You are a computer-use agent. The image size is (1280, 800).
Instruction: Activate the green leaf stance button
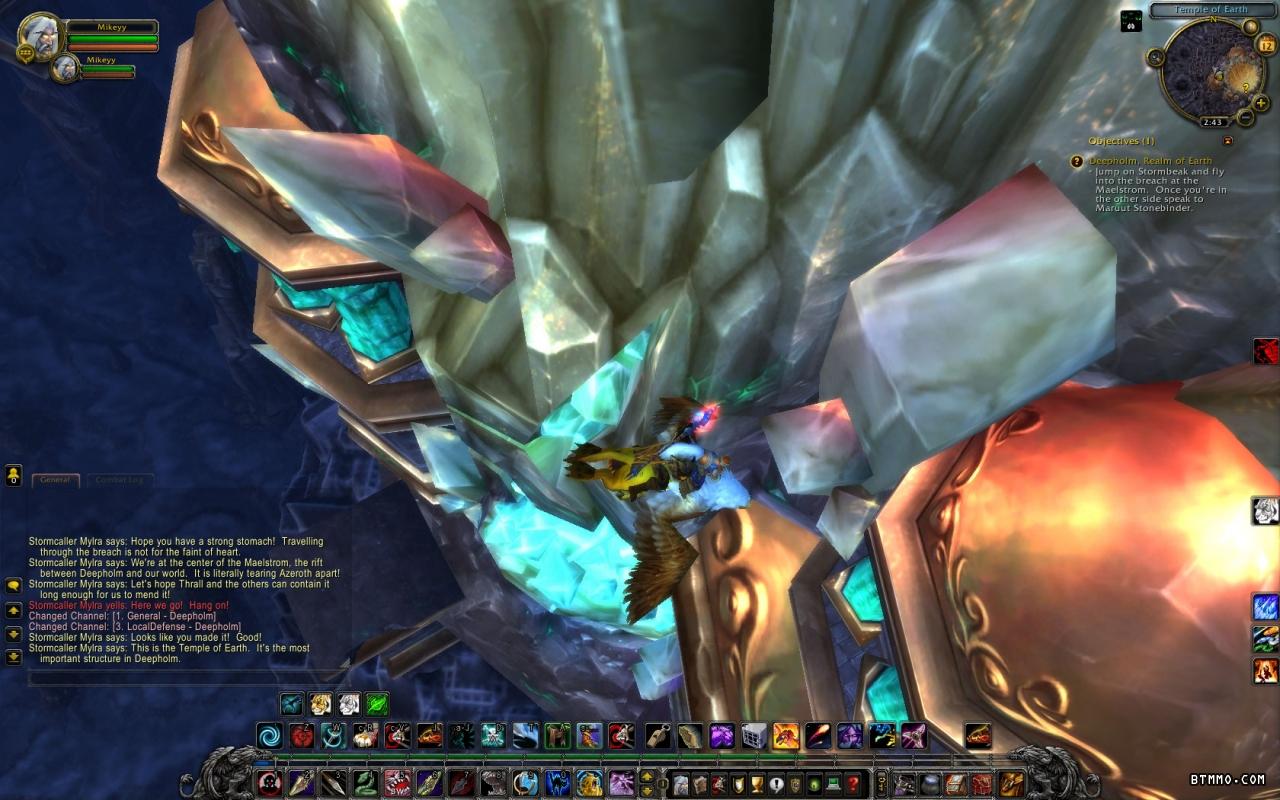click(x=377, y=703)
